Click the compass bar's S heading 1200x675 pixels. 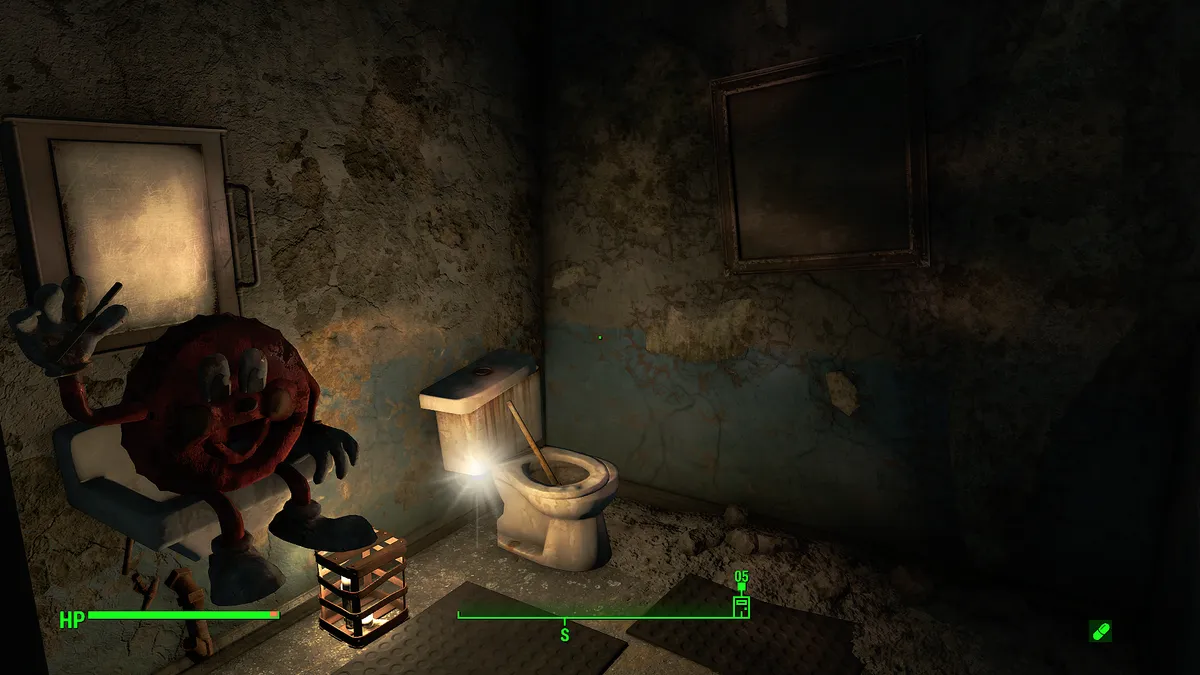[x=564, y=634]
